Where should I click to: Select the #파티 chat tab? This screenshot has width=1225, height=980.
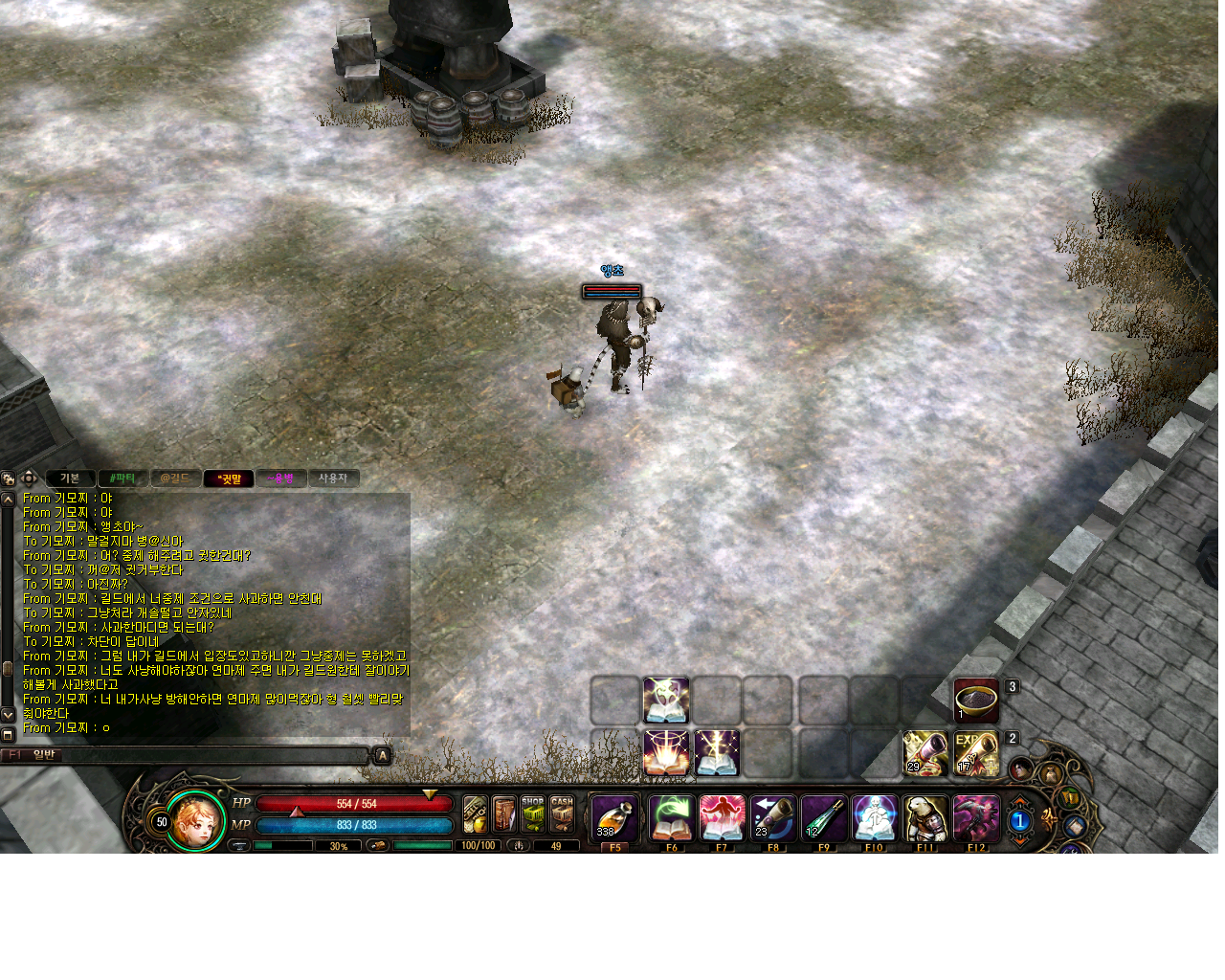(122, 478)
